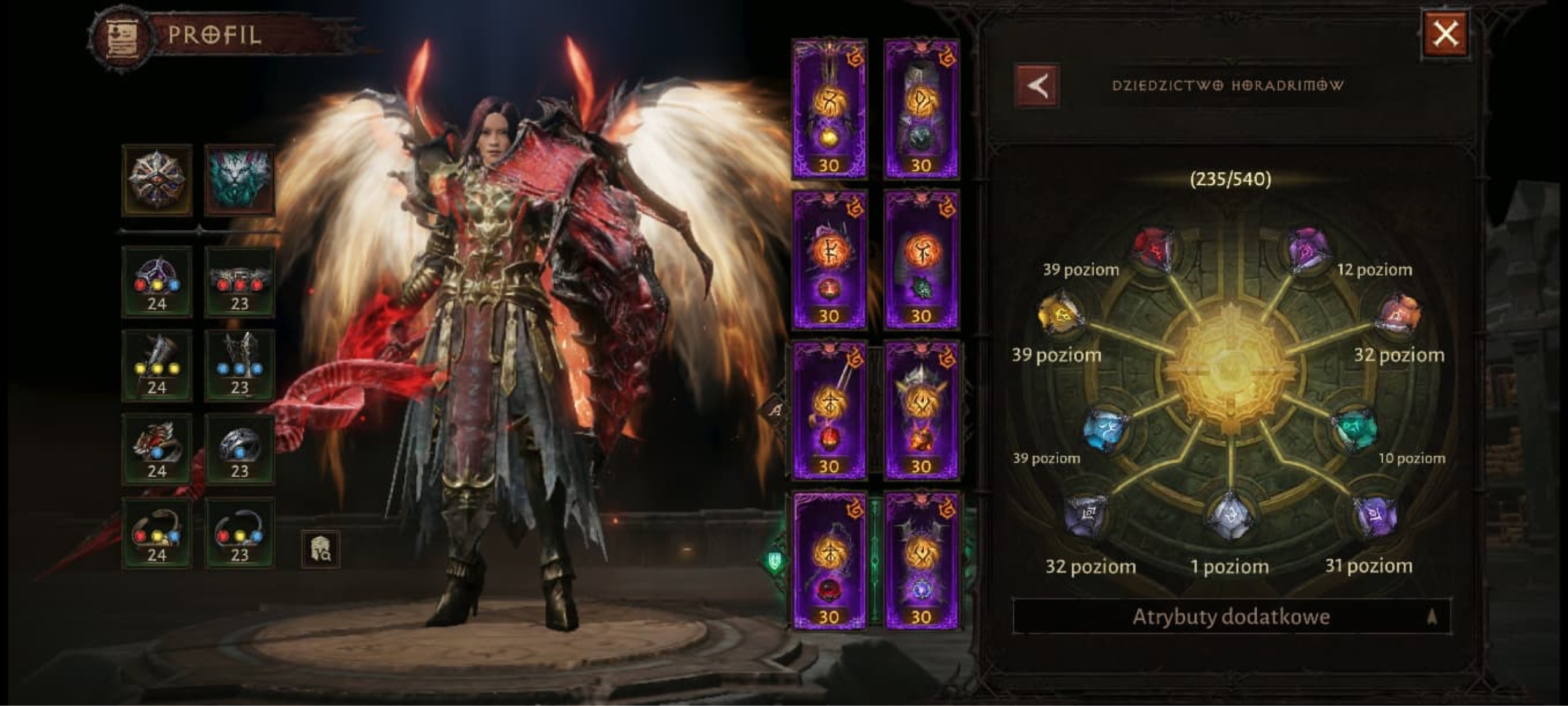
Task: Inspect the teal cat mask slot
Action: [239, 180]
